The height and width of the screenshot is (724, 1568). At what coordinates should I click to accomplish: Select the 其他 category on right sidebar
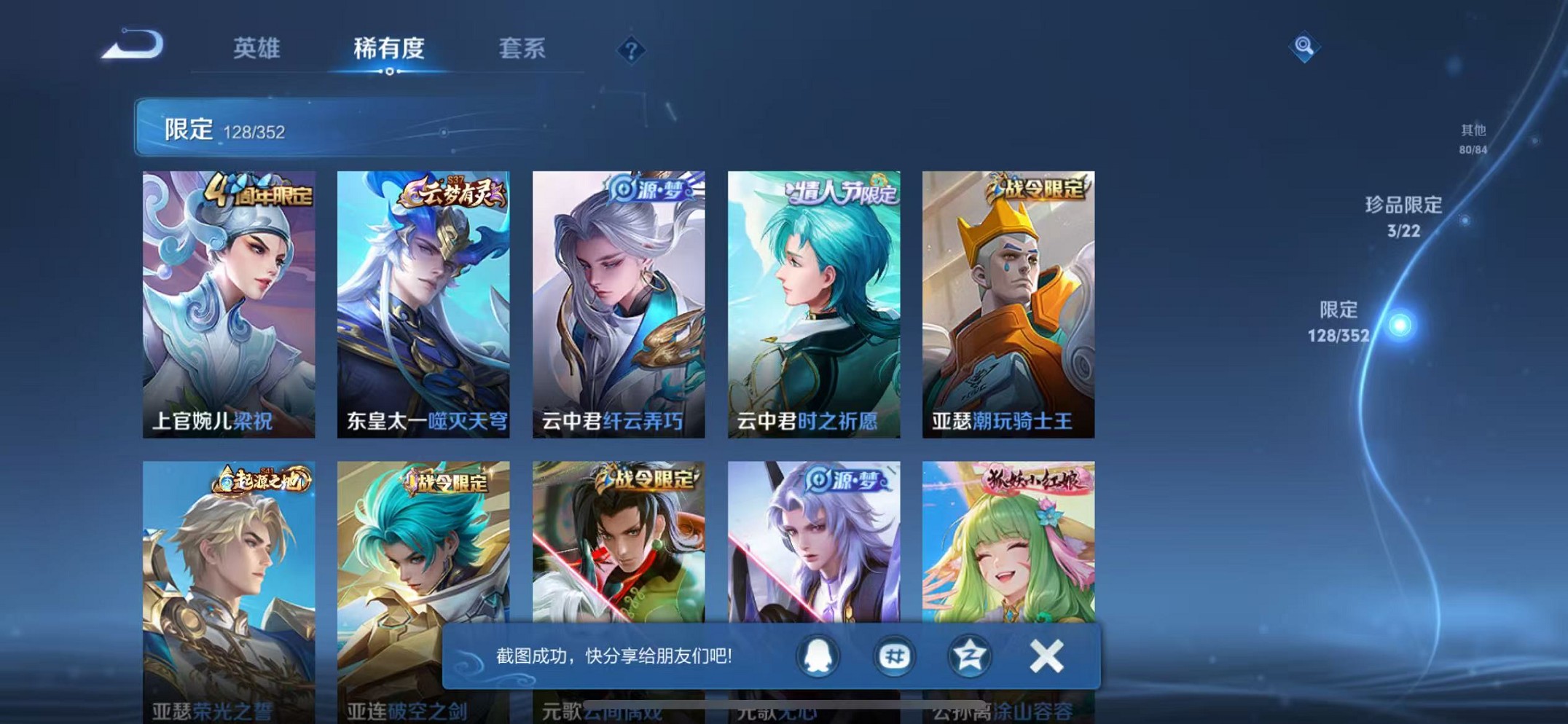[1474, 138]
